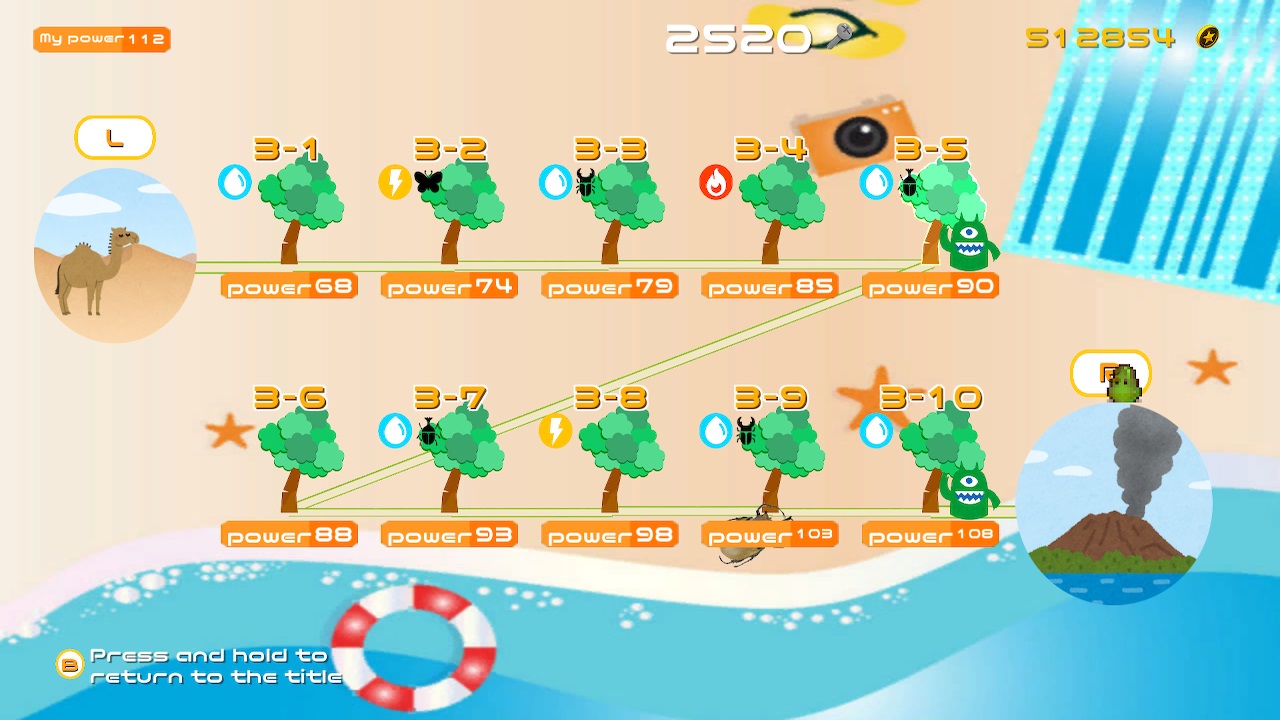The image size is (1280, 720).
Task: Click the L button above the camel
Action: point(114,137)
